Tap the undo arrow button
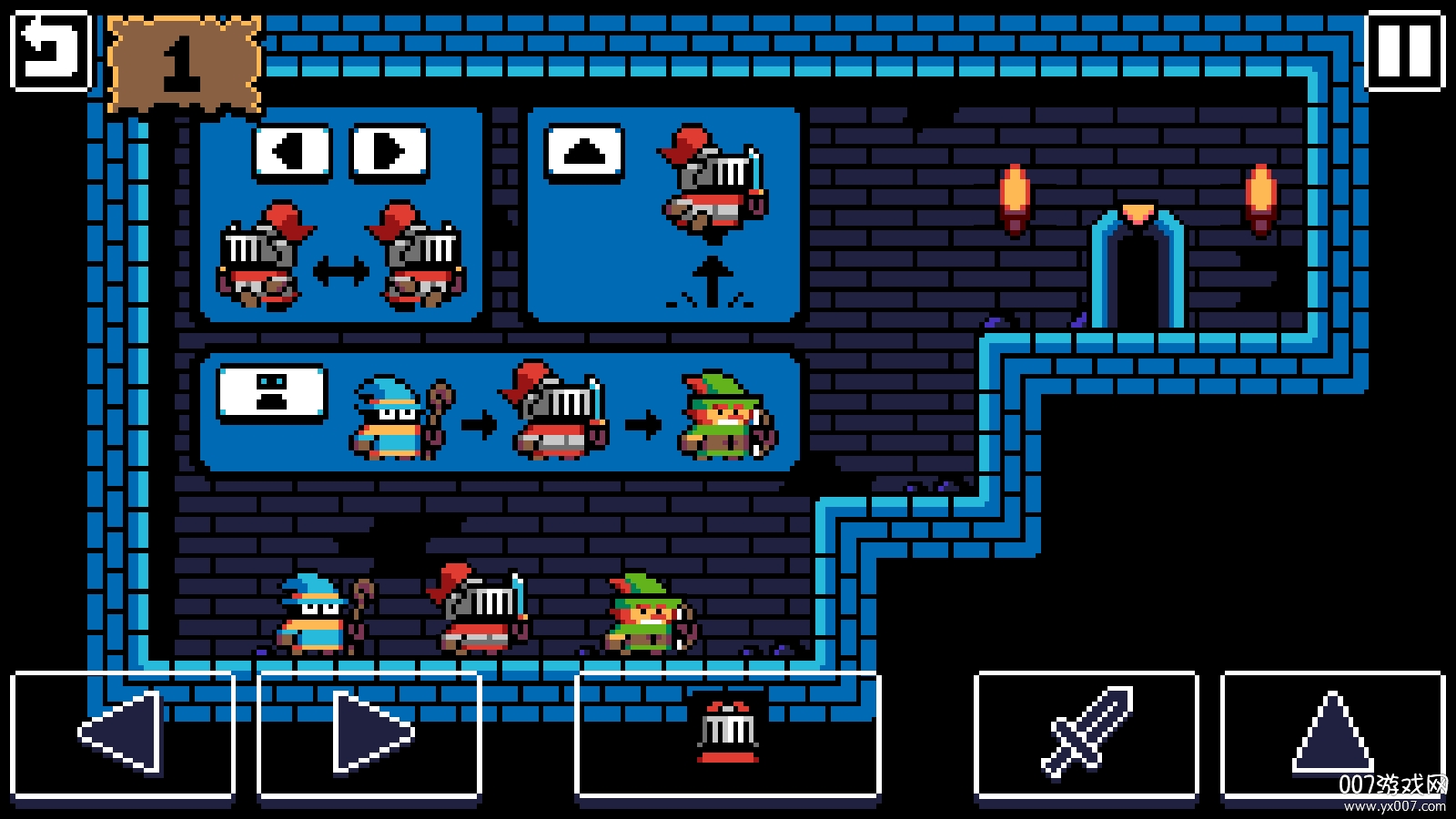The width and height of the screenshot is (1456, 819). (x=51, y=51)
